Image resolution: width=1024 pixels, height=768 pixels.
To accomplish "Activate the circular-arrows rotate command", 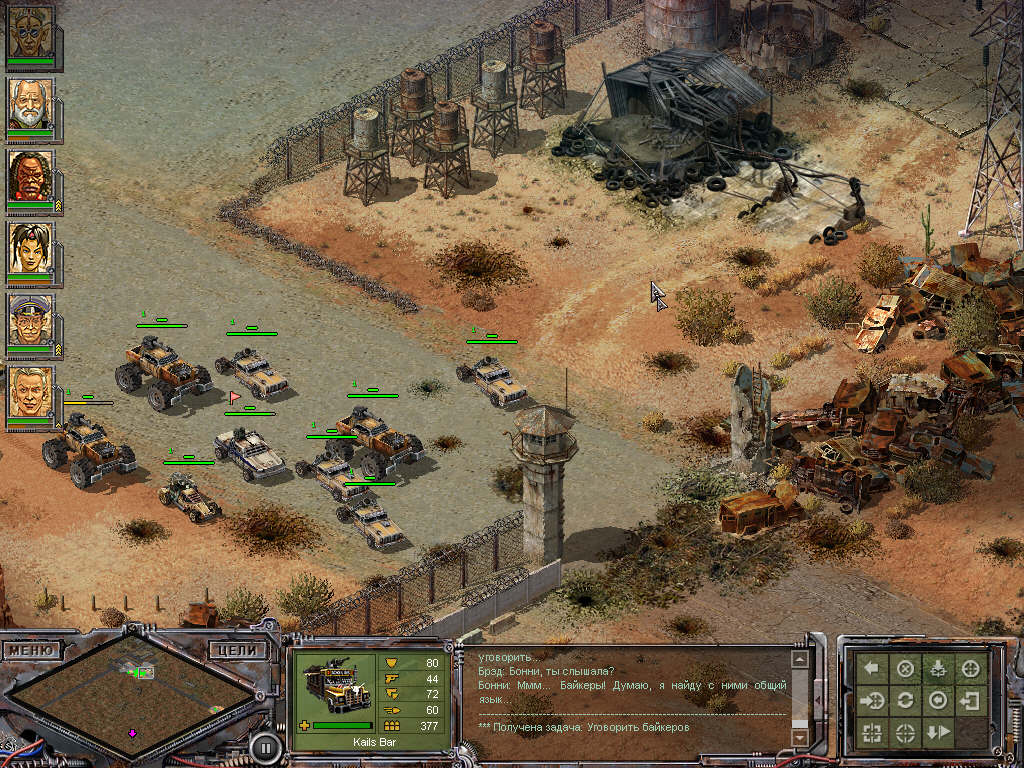I will (905, 700).
